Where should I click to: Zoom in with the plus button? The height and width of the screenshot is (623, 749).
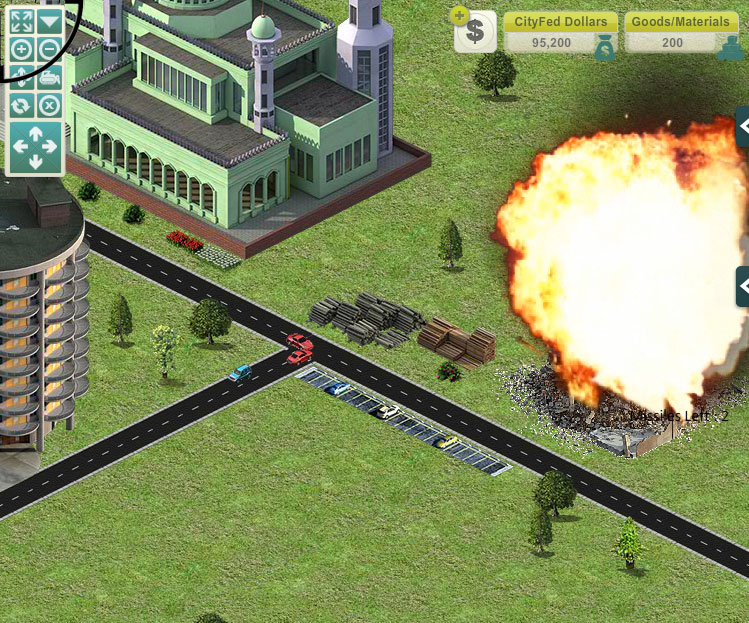click(21, 49)
